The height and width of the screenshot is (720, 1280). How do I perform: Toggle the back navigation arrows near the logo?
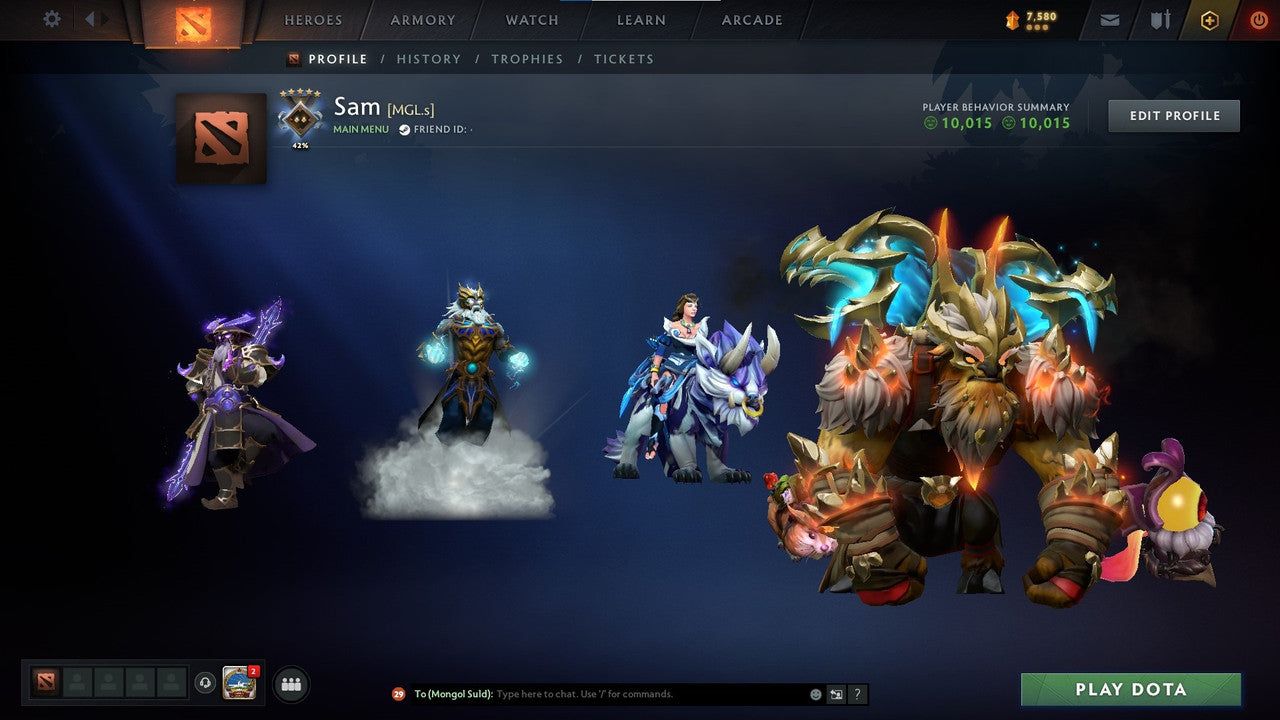point(91,19)
